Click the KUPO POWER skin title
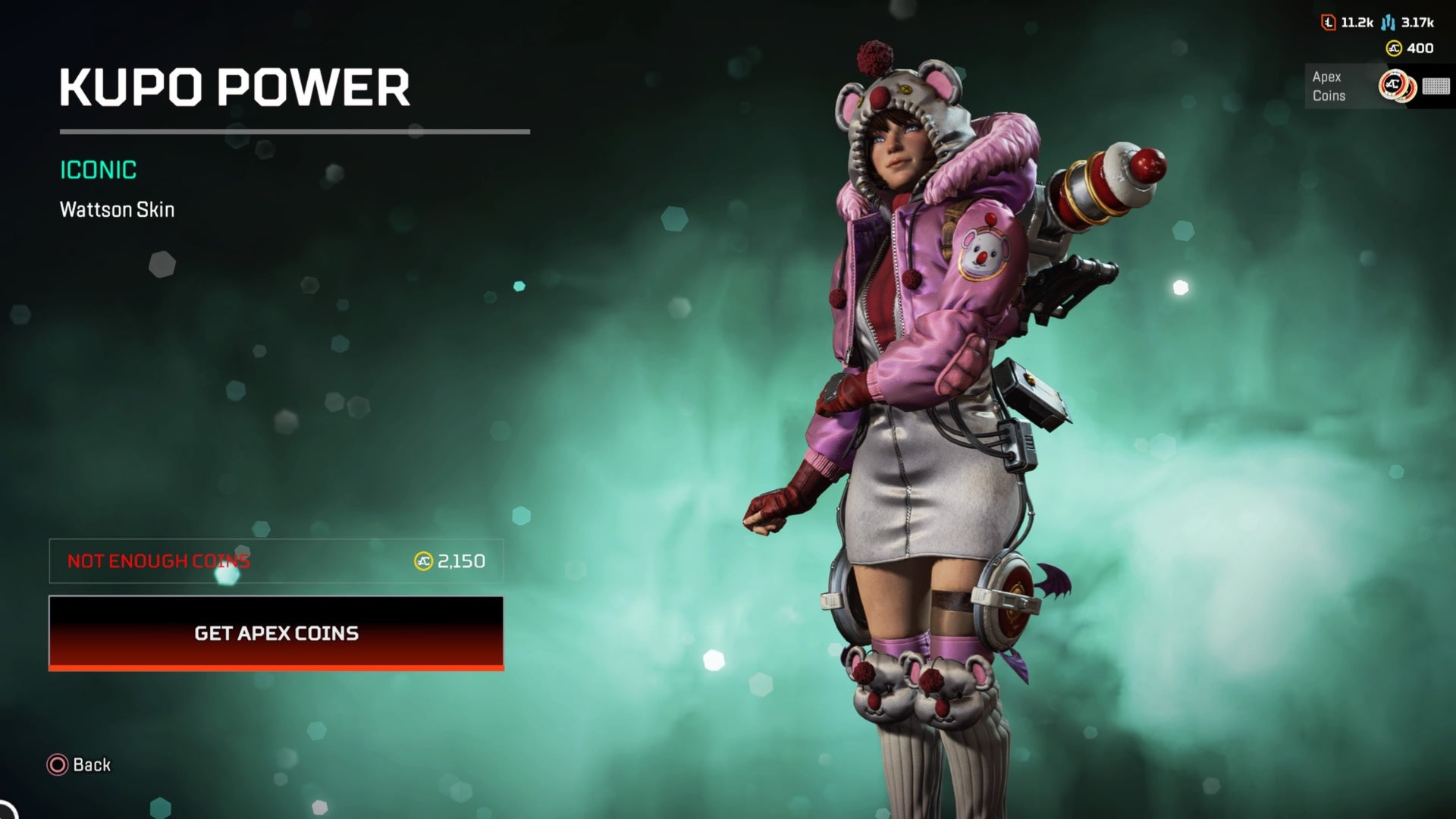 (234, 89)
